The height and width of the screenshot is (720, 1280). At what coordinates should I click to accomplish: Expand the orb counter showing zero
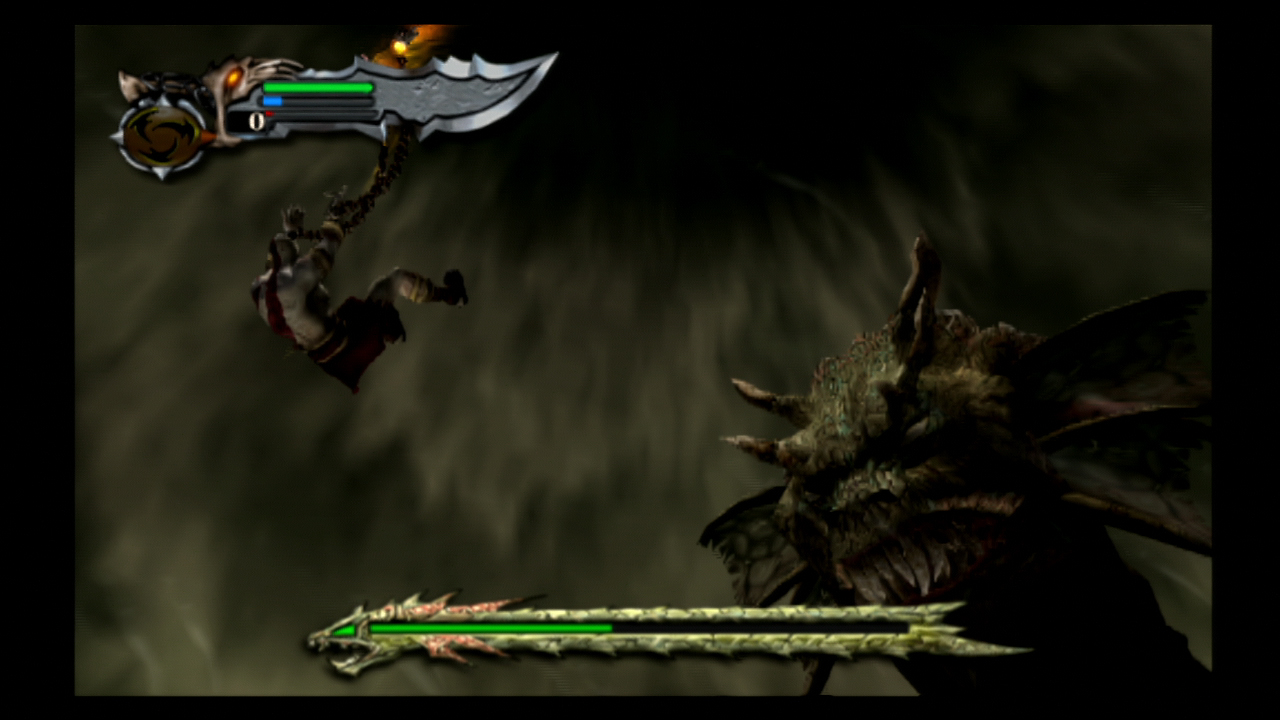[258, 121]
